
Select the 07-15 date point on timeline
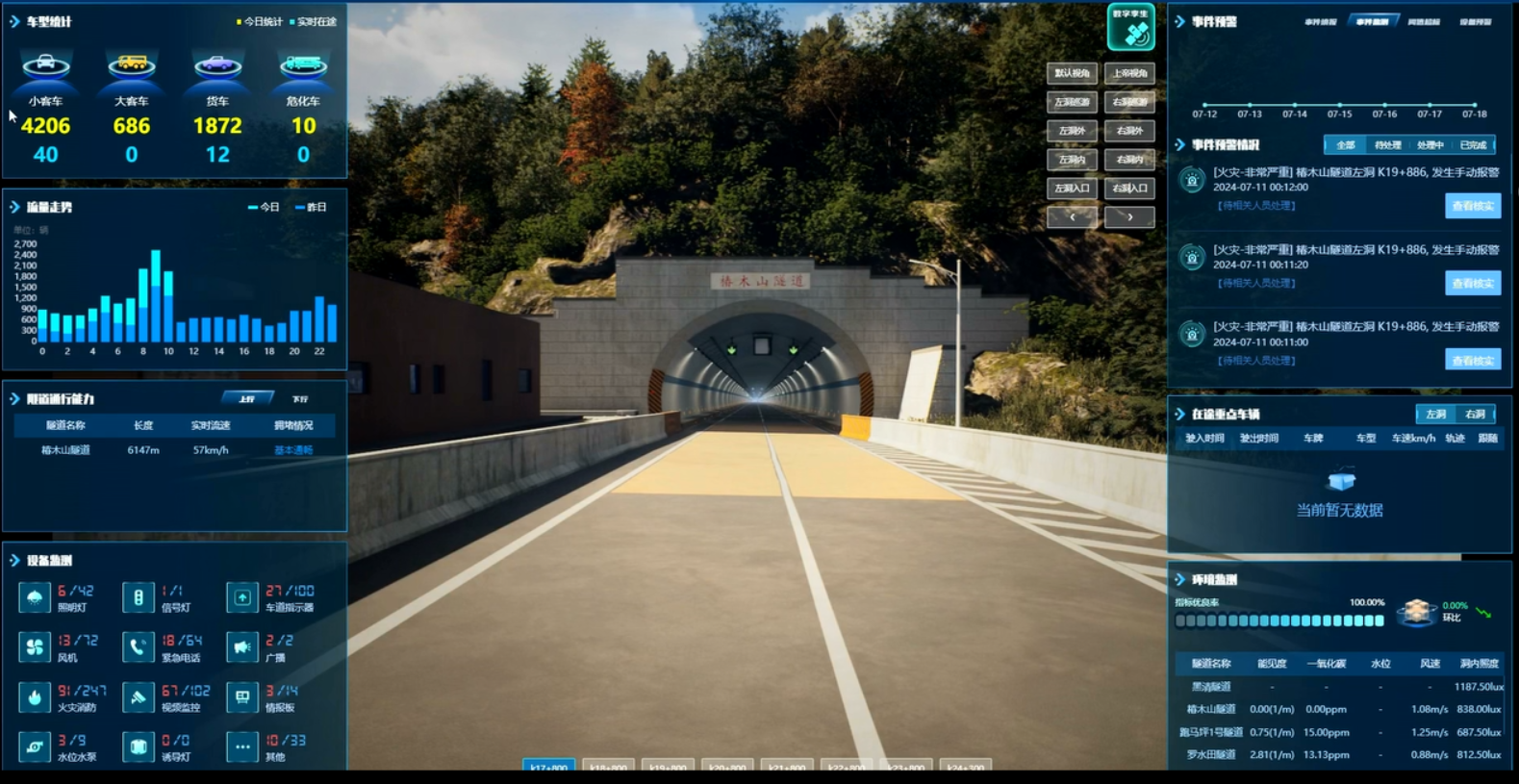tap(1339, 105)
